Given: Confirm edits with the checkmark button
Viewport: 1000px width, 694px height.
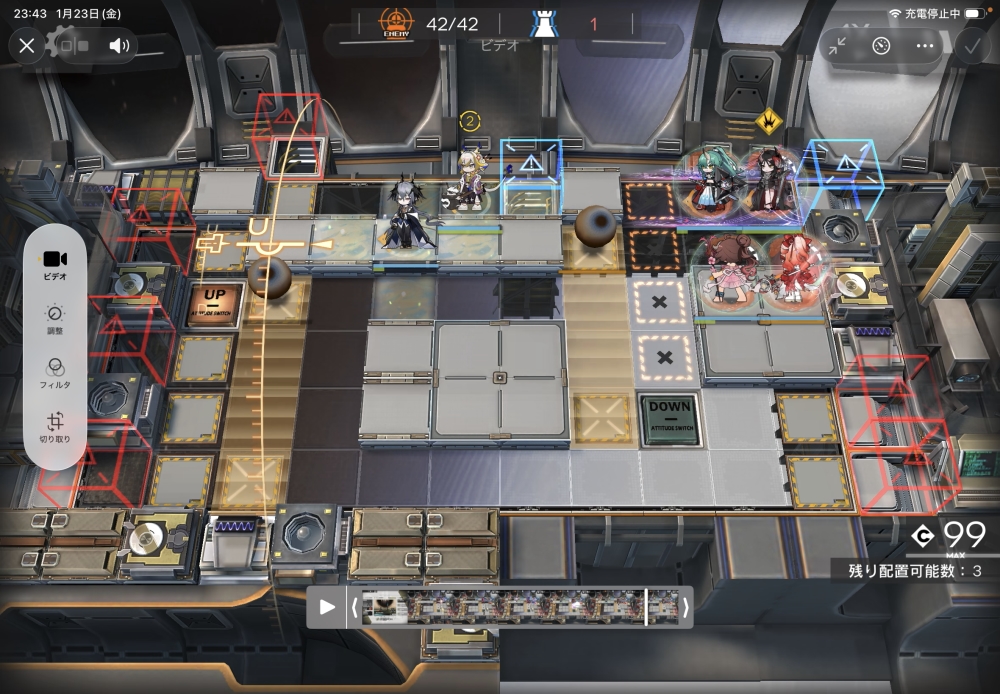Looking at the screenshot, I should 970,45.
